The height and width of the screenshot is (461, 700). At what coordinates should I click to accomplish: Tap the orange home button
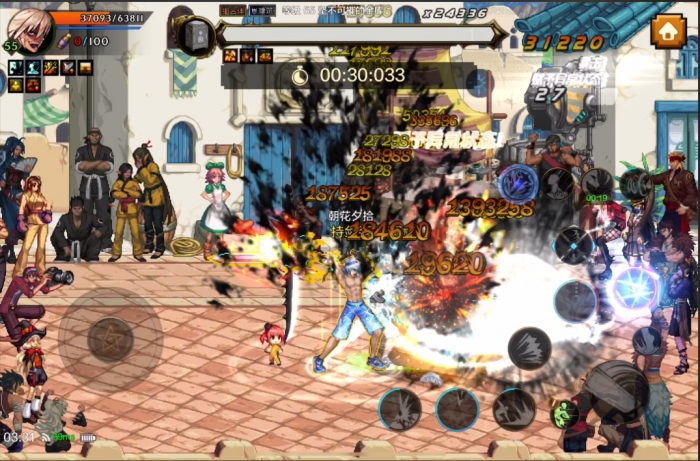point(667,30)
